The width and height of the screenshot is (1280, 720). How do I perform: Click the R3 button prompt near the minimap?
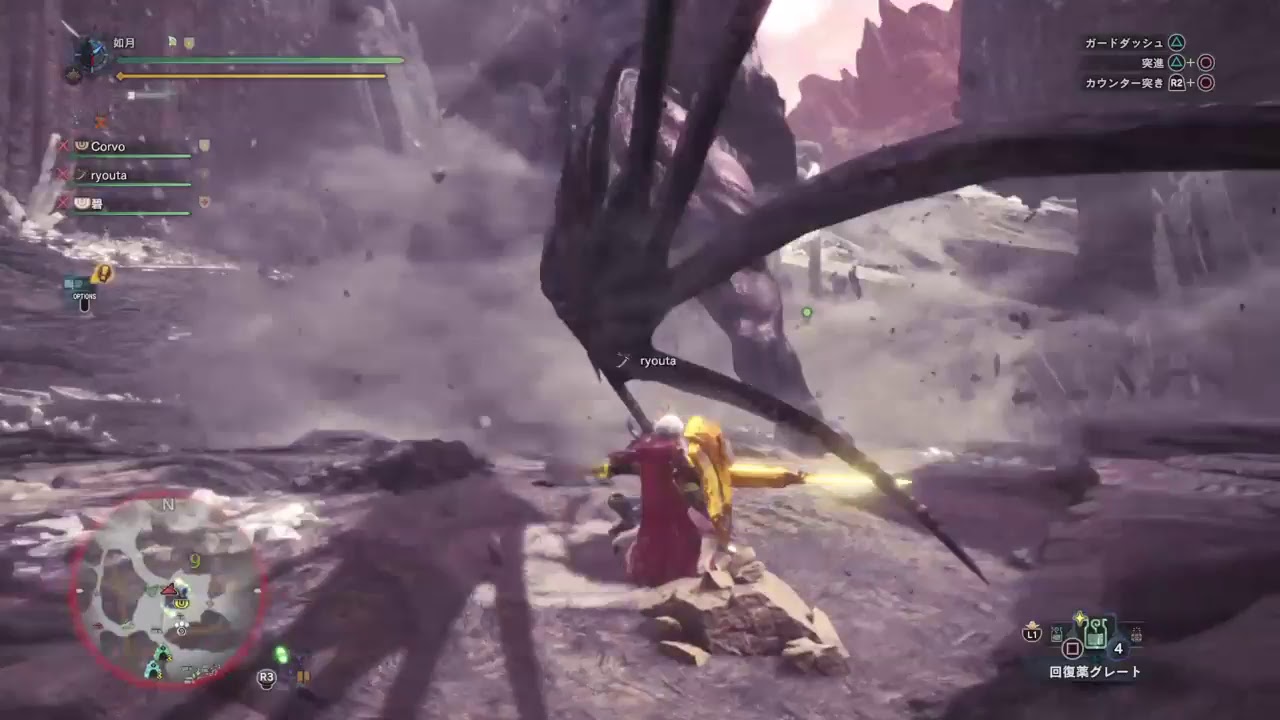pos(264,675)
